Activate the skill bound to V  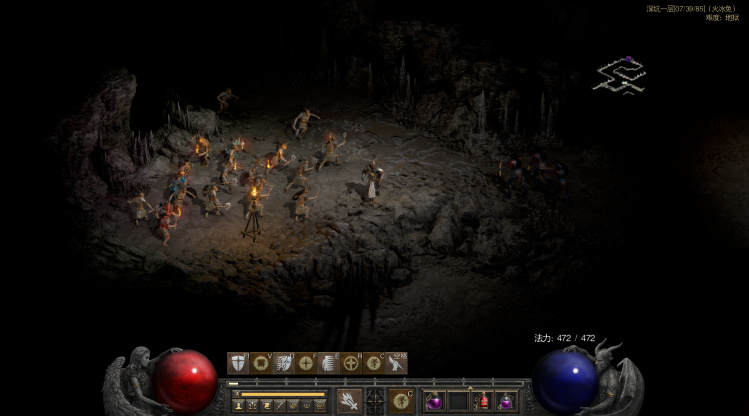tap(261, 363)
